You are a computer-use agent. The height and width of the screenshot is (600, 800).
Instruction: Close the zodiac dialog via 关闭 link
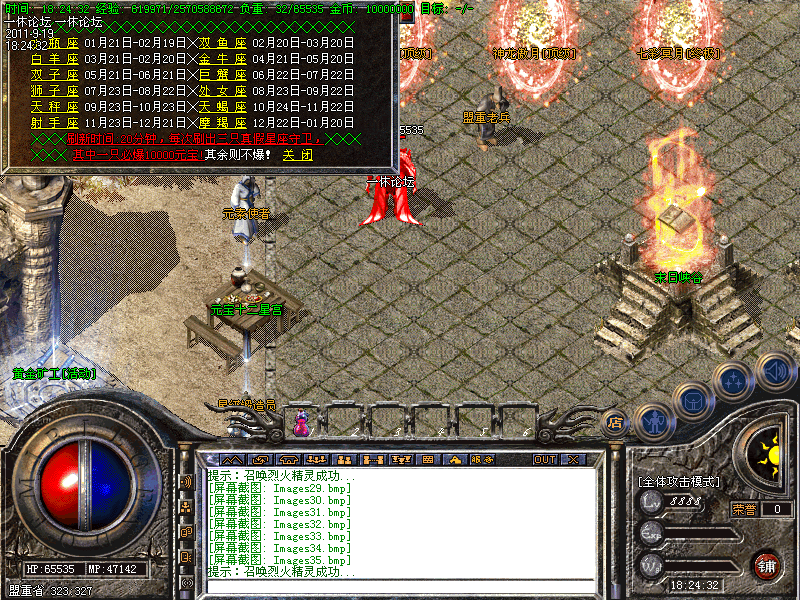tap(297, 155)
